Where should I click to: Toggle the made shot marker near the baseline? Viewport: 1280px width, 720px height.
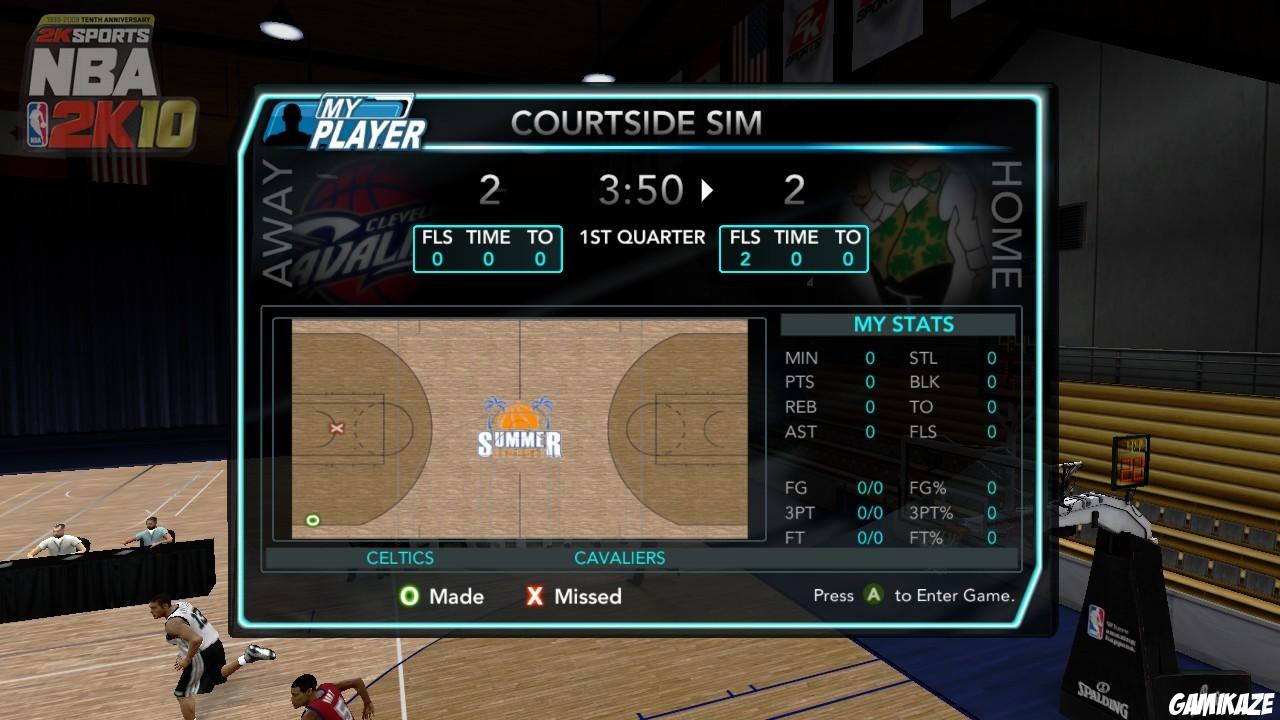click(x=313, y=519)
